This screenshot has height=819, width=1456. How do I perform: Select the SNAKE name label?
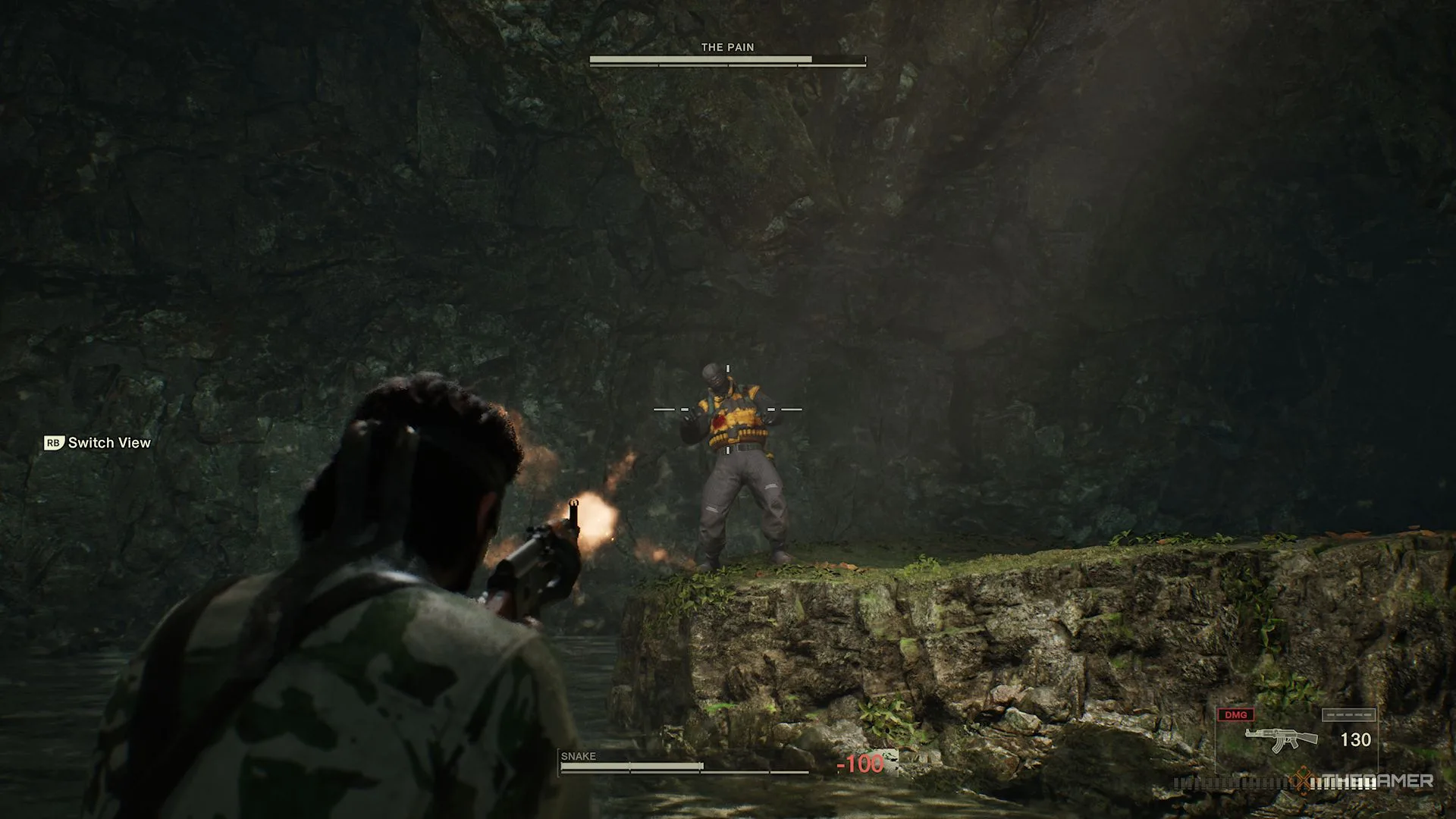[x=578, y=756]
